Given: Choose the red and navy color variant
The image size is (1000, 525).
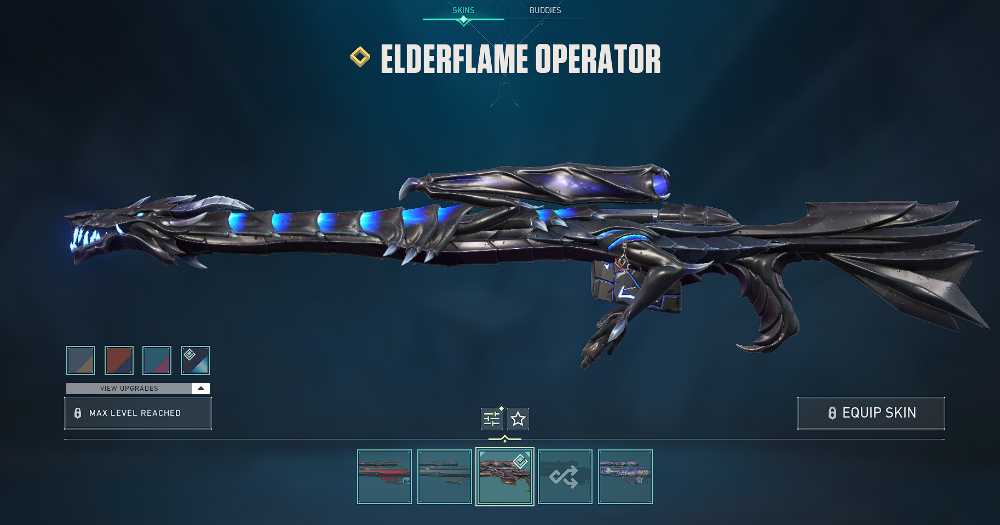Looking at the screenshot, I should pos(119,360).
